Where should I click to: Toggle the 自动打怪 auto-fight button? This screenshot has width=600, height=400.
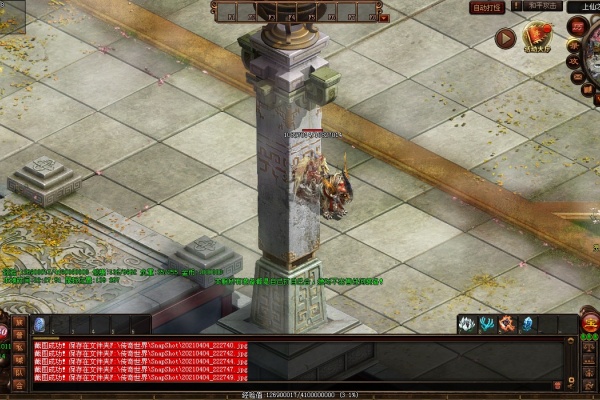coord(488,7)
